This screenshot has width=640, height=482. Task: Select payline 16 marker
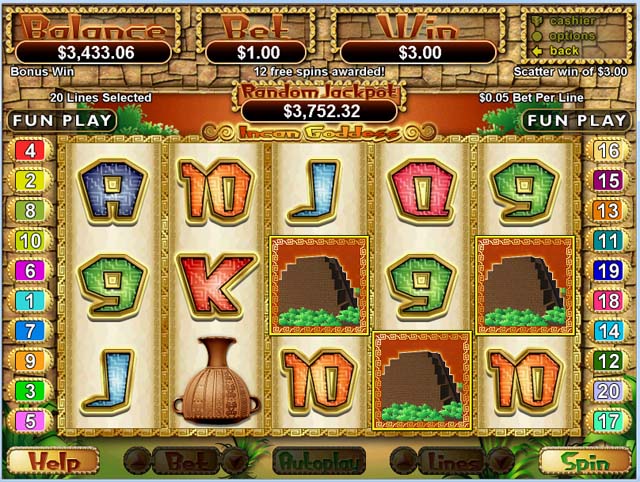[x=608, y=151]
